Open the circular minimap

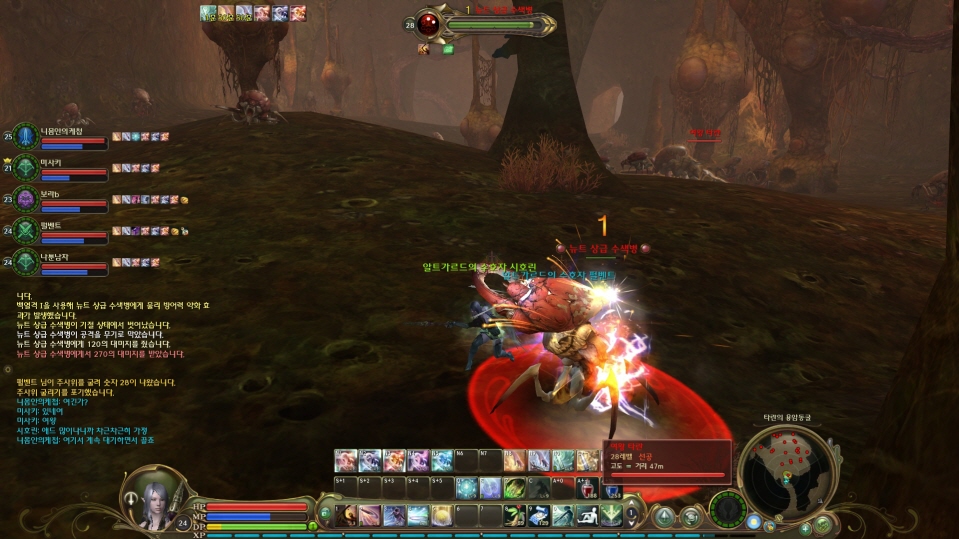pyautogui.click(x=787, y=472)
